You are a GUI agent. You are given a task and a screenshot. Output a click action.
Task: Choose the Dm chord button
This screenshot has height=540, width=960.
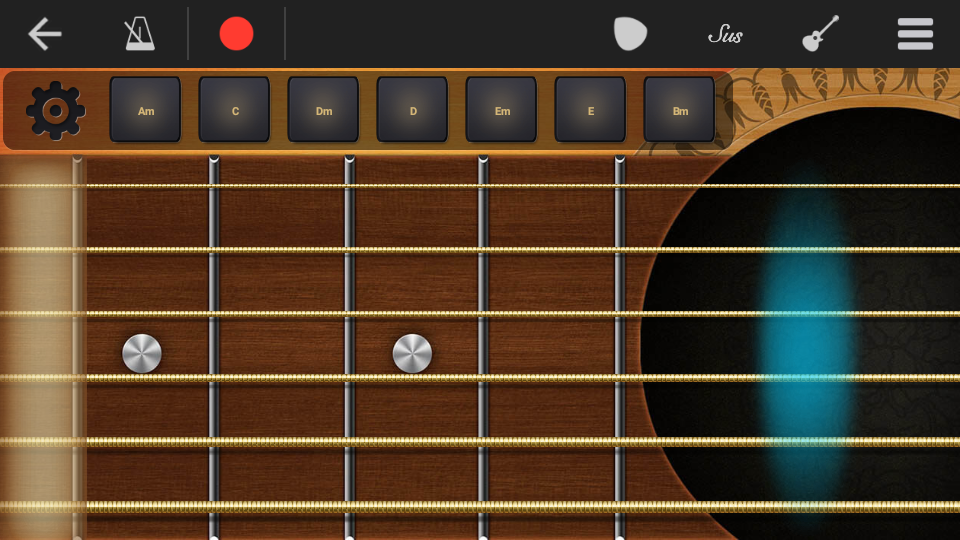[324, 110]
